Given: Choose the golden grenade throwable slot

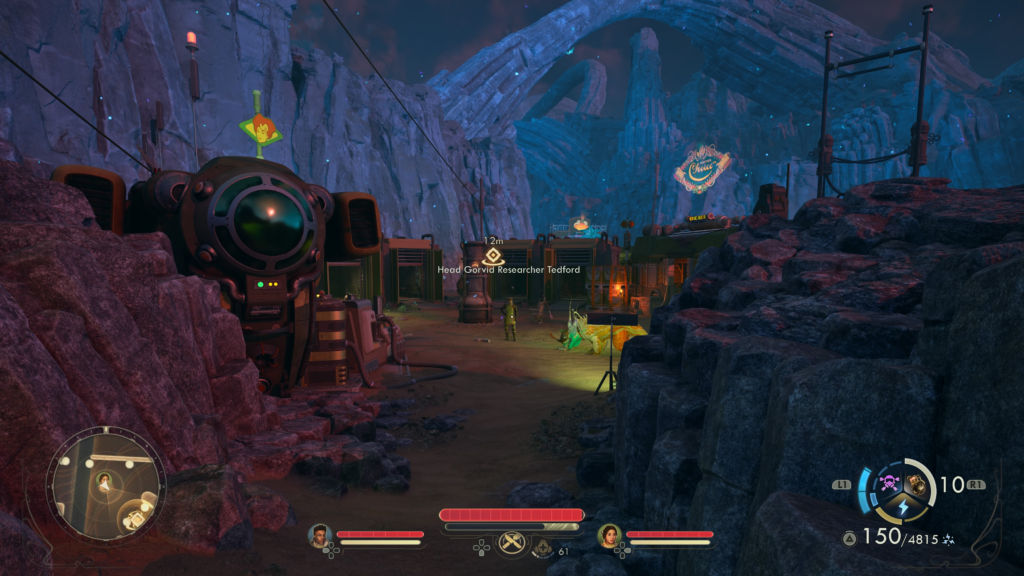Looking at the screenshot, I should (x=916, y=486).
